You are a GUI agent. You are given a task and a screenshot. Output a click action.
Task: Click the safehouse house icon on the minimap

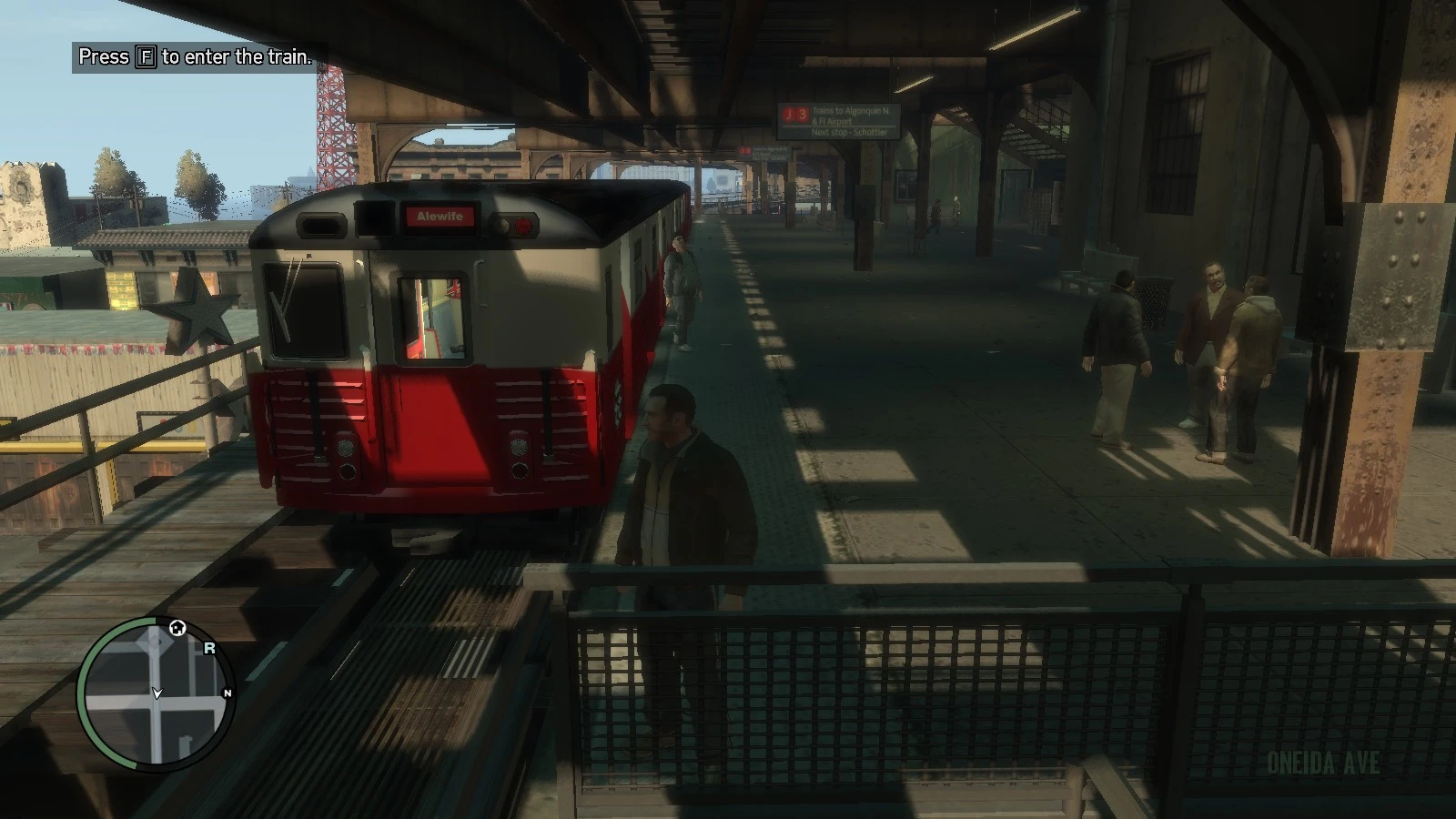177,628
